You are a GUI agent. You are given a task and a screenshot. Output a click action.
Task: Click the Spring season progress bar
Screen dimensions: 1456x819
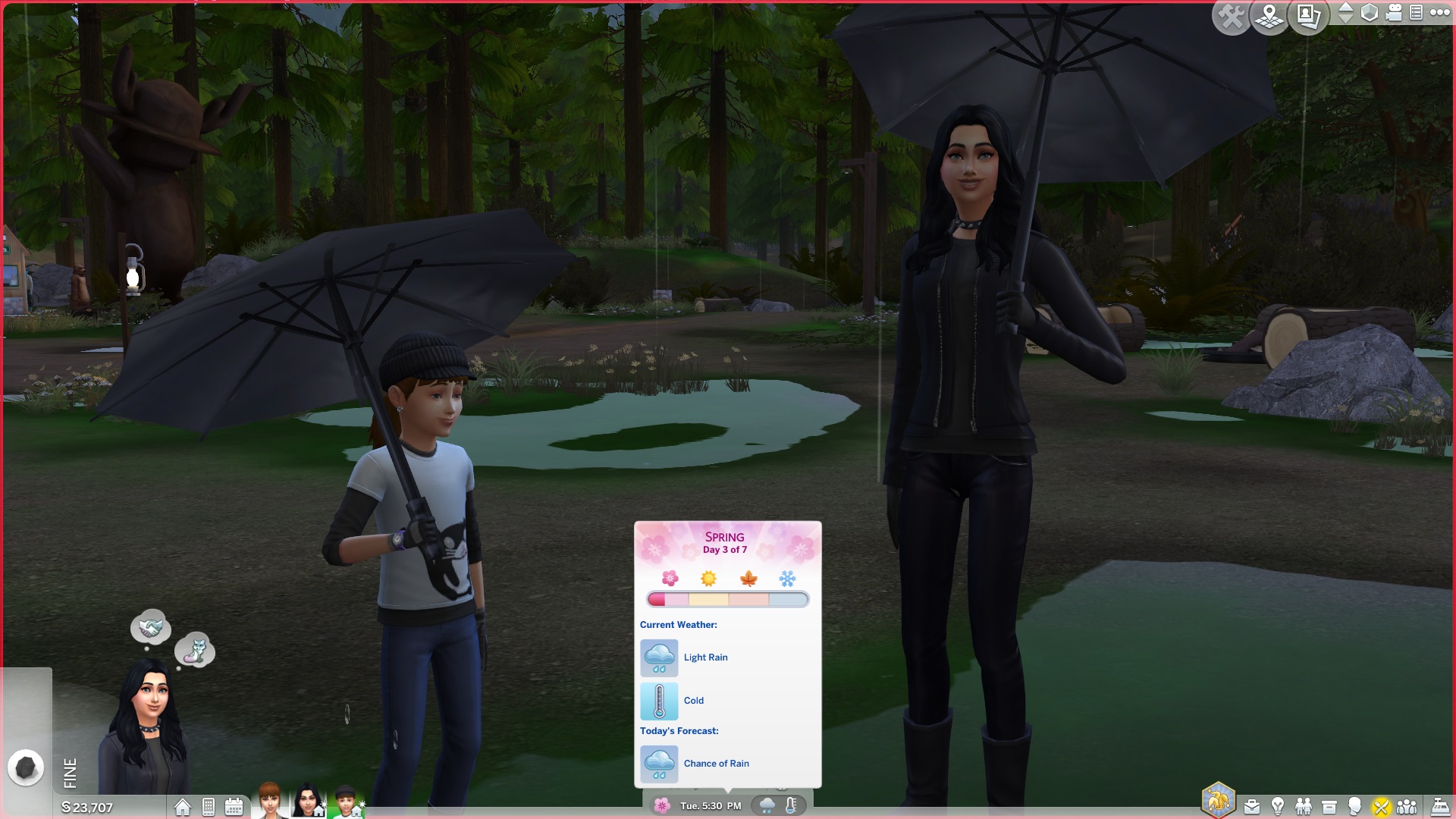click(728, 599)
